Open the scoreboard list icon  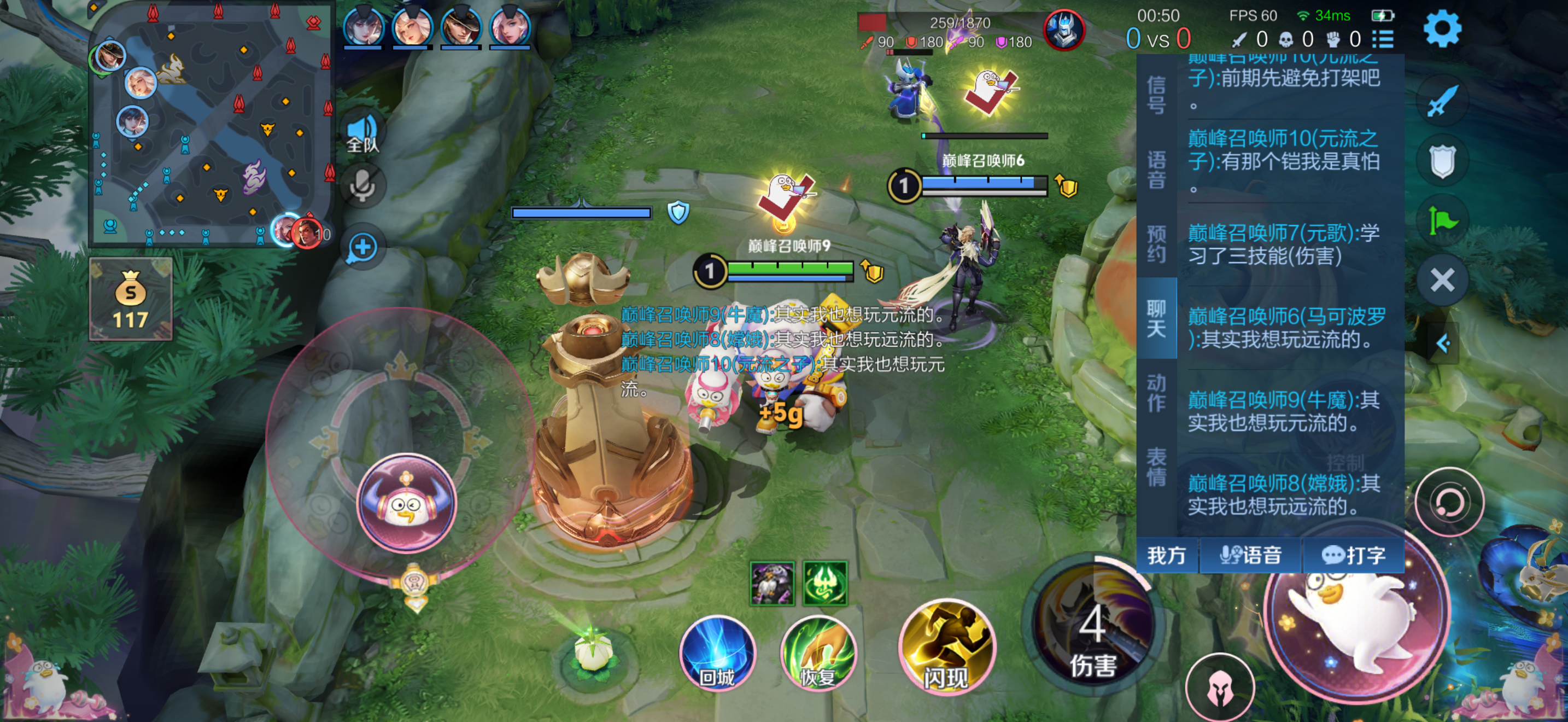coord(1383,39)
